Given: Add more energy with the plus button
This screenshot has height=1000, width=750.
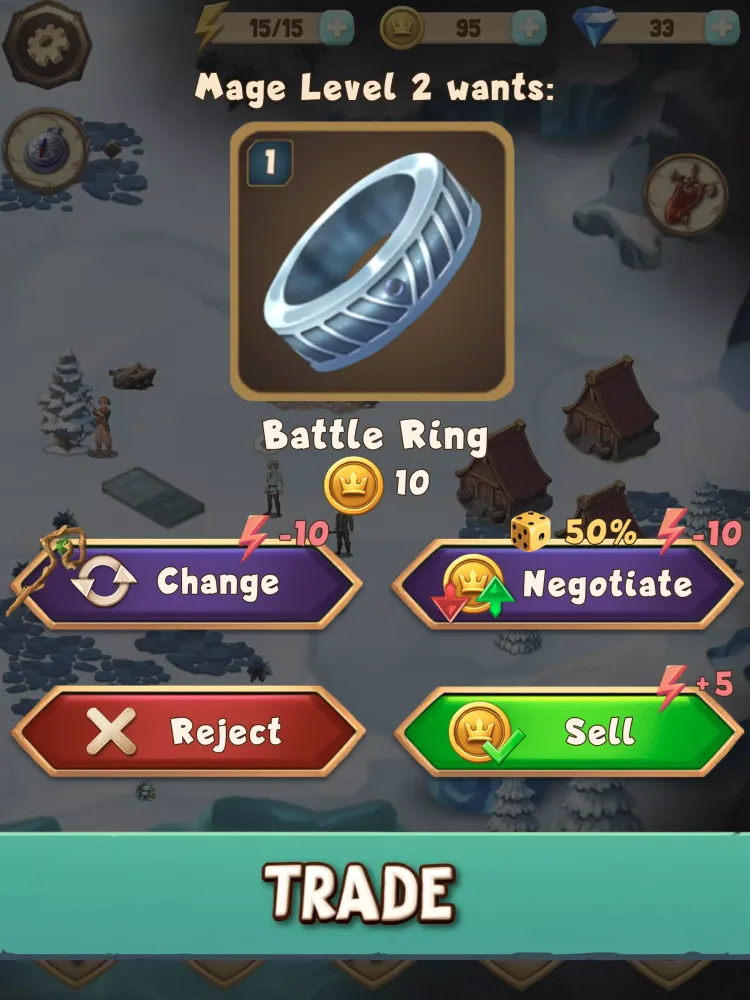Looking at the screenshot, I should [338, 28].
